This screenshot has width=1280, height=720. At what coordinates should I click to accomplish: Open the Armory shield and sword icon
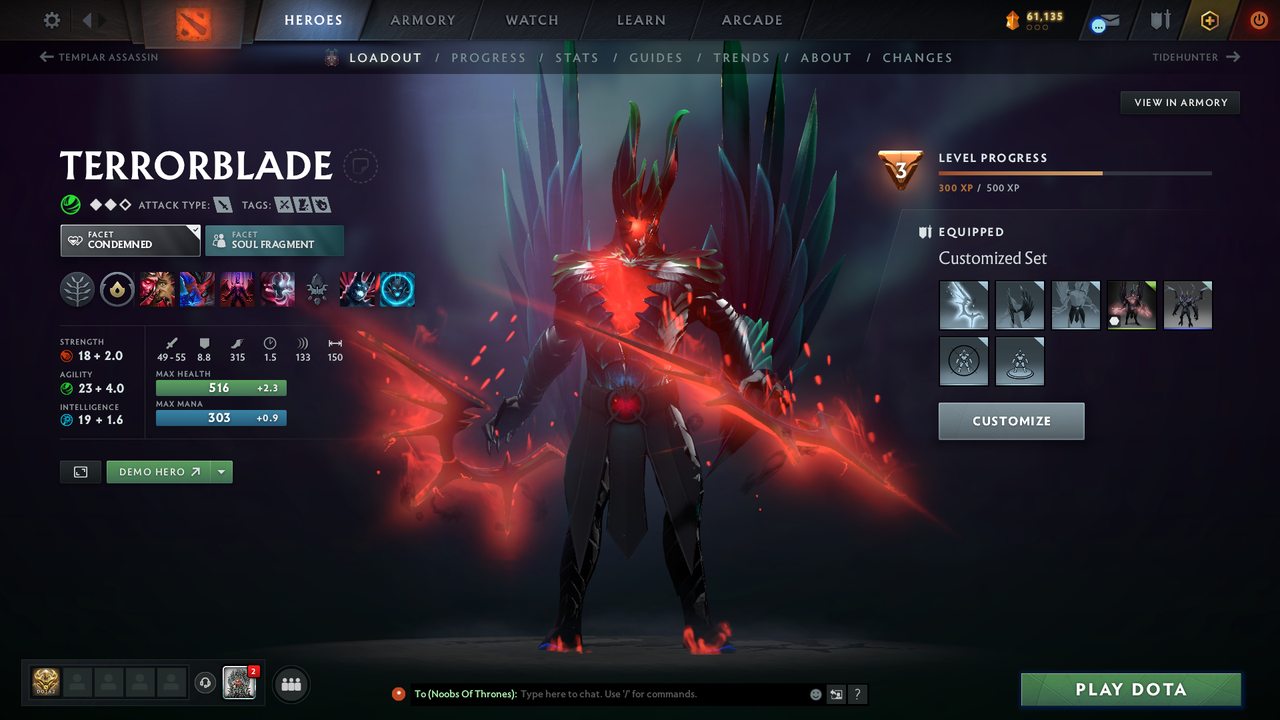coord(1158,20)
